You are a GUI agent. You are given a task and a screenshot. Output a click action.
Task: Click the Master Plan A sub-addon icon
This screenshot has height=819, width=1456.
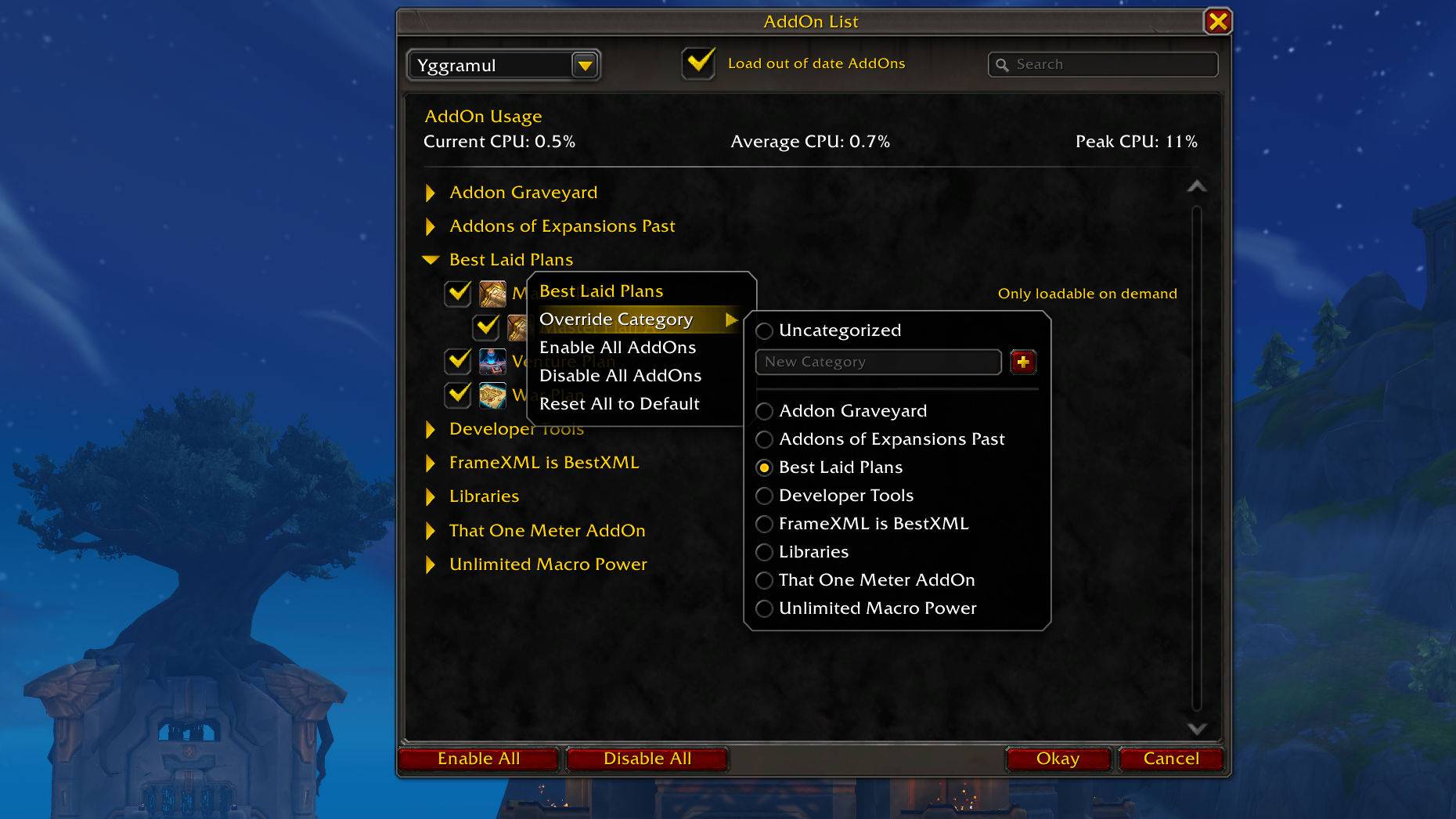(518, 328)
